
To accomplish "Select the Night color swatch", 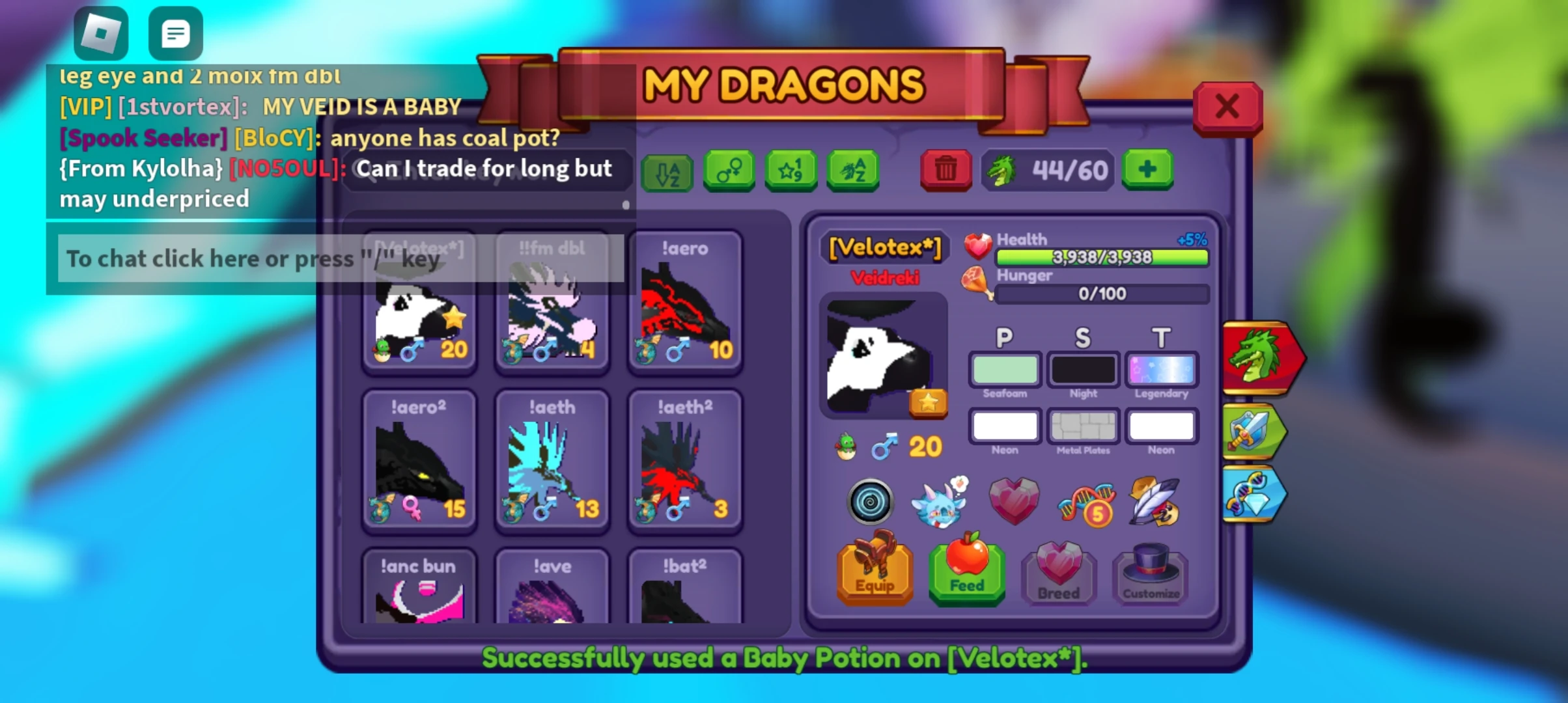I will tap(1083, 369).
